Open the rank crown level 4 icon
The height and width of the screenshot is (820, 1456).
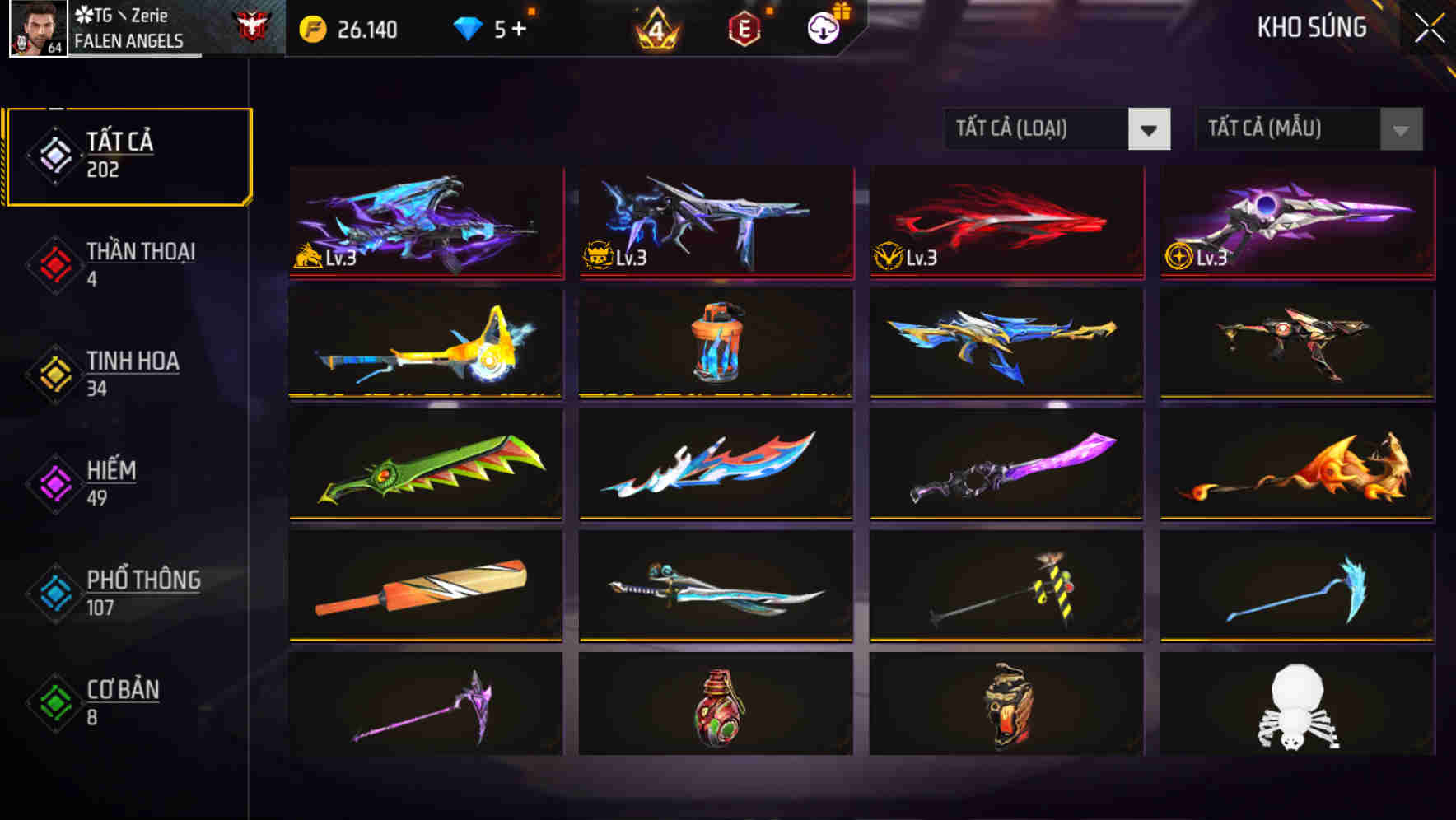655,27
